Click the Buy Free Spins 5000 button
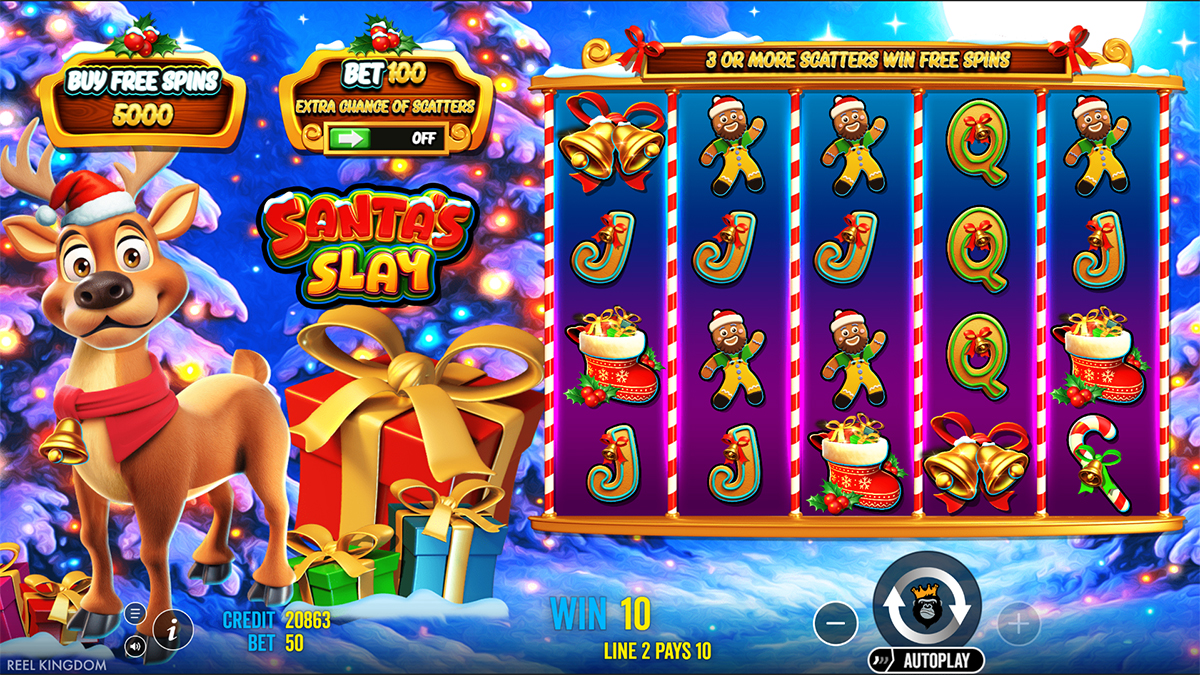 pos(140,98)
